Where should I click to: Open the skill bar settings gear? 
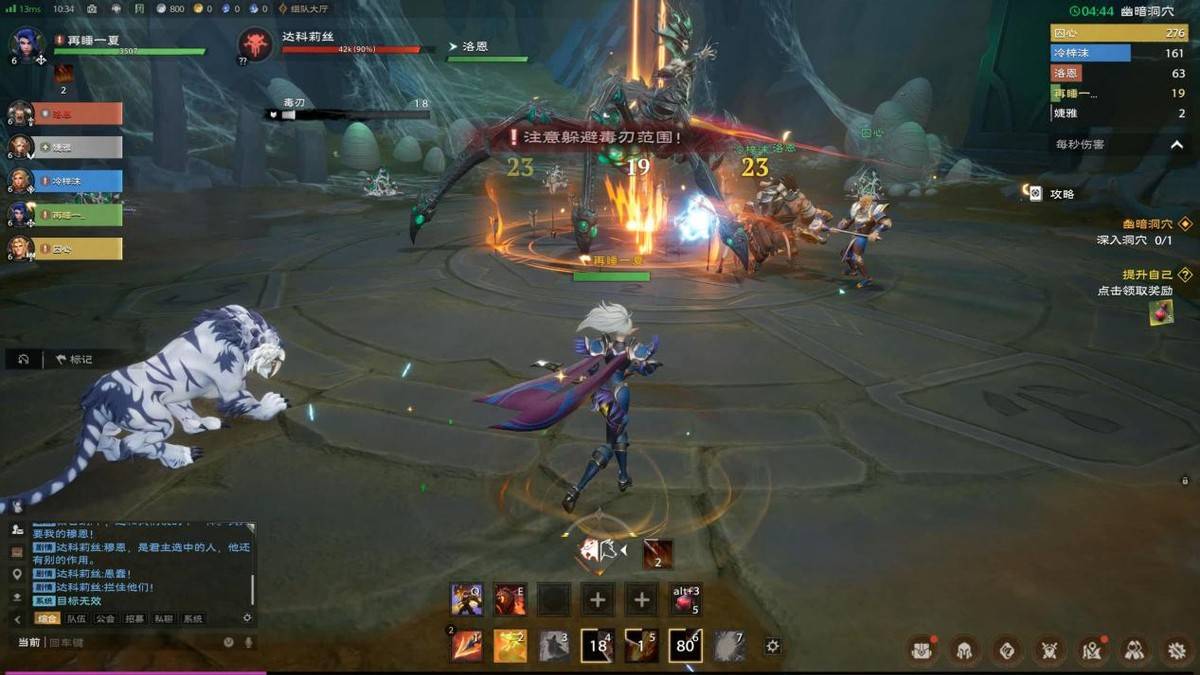pyautogui.click(x=772, y=647)
